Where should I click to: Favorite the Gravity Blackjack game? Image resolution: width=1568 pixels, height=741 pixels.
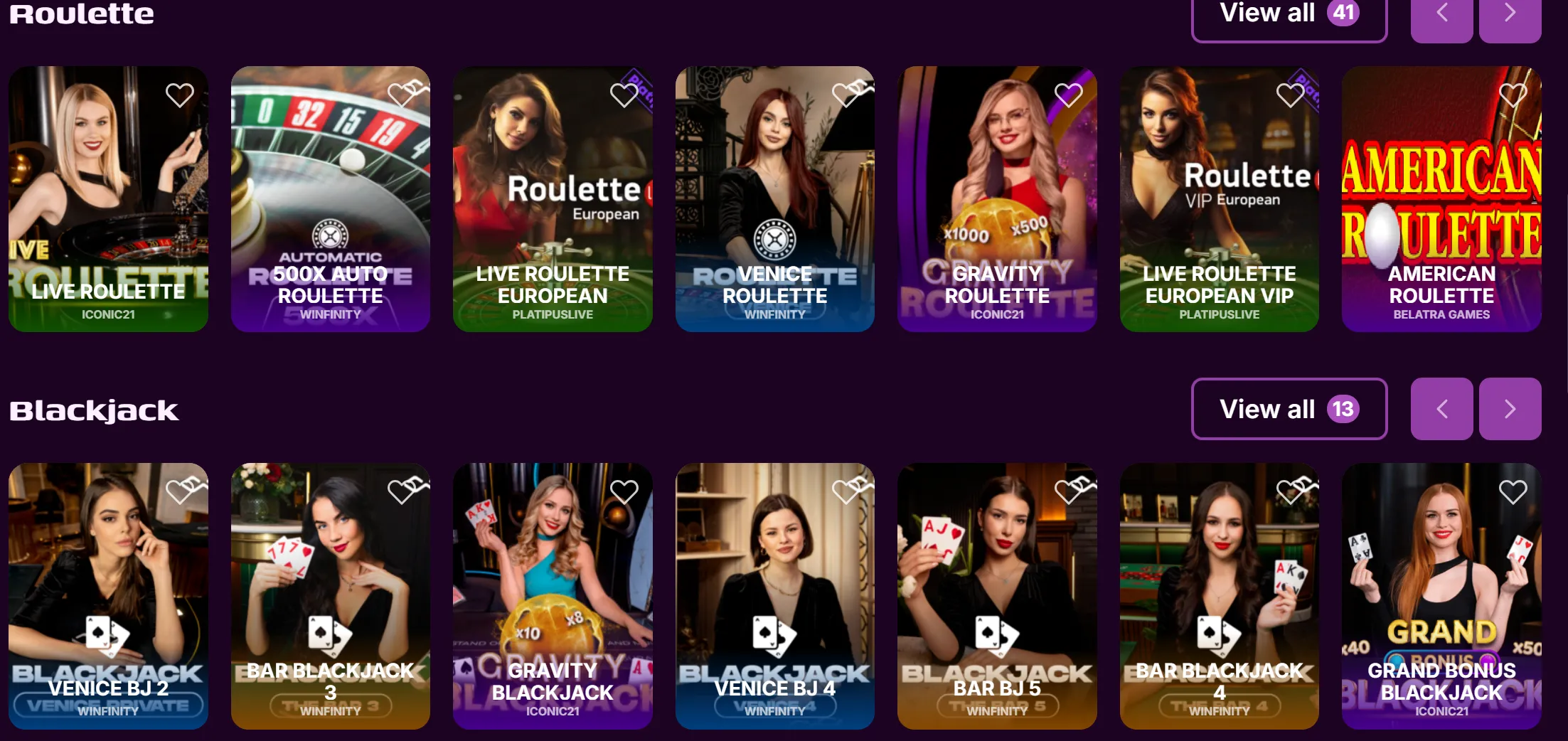(x=624, y=491)
